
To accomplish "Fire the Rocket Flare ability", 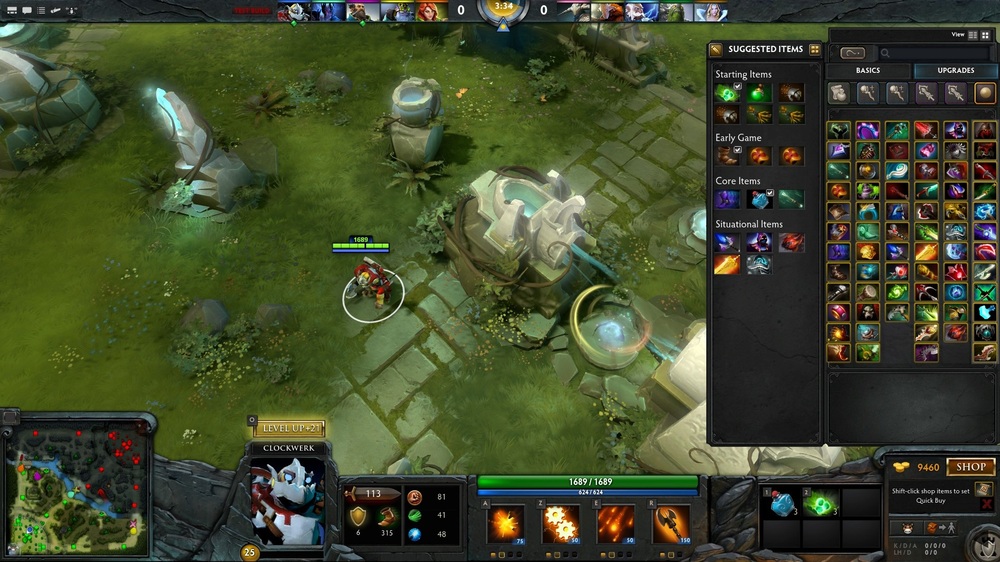I will tap(616, 524).
